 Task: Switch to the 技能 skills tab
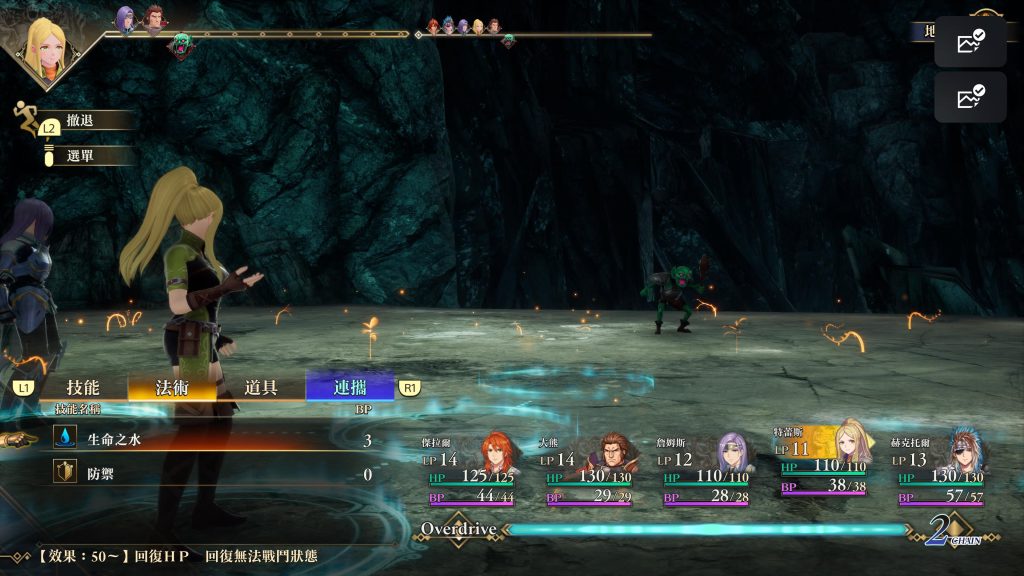(x=83, y=388)
